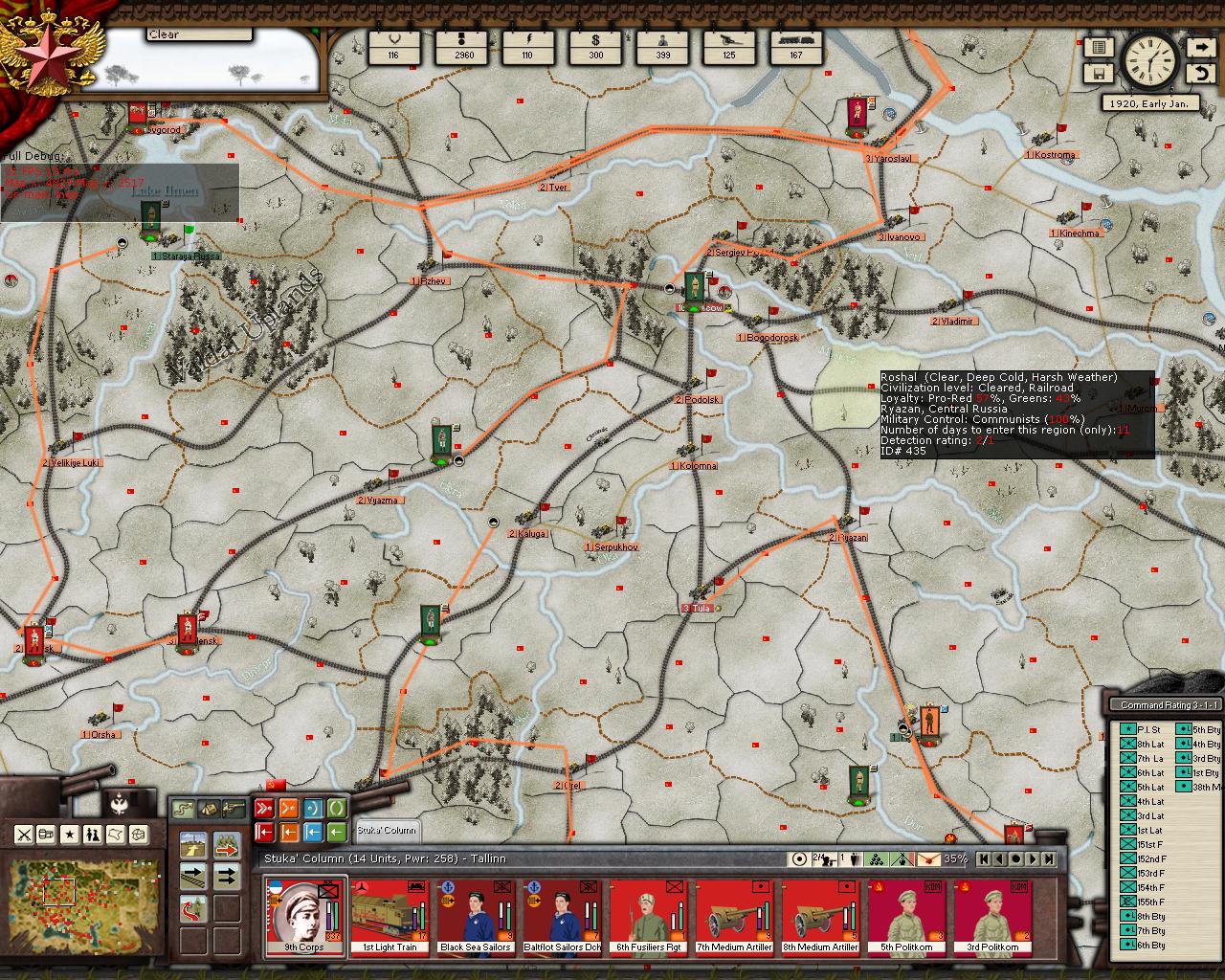Toggle the crossed swords map filter
The width and height of the screenshot is (1225, 980).
pos(24,835)
